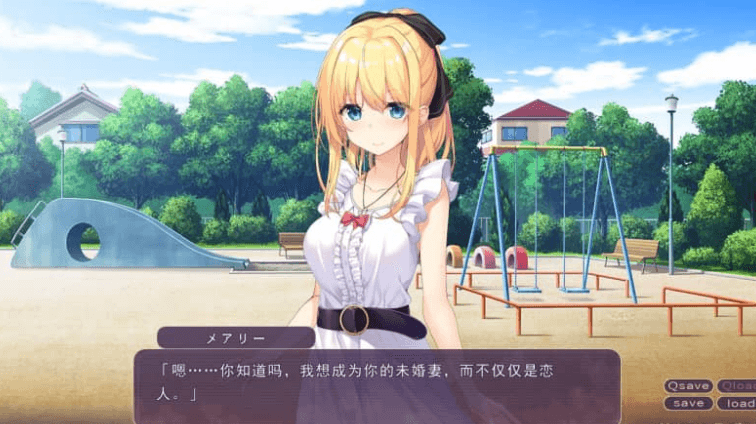The width and height of the screenshot is (756, 424).
Task: Open the save menu
Action: pos(688,404)
